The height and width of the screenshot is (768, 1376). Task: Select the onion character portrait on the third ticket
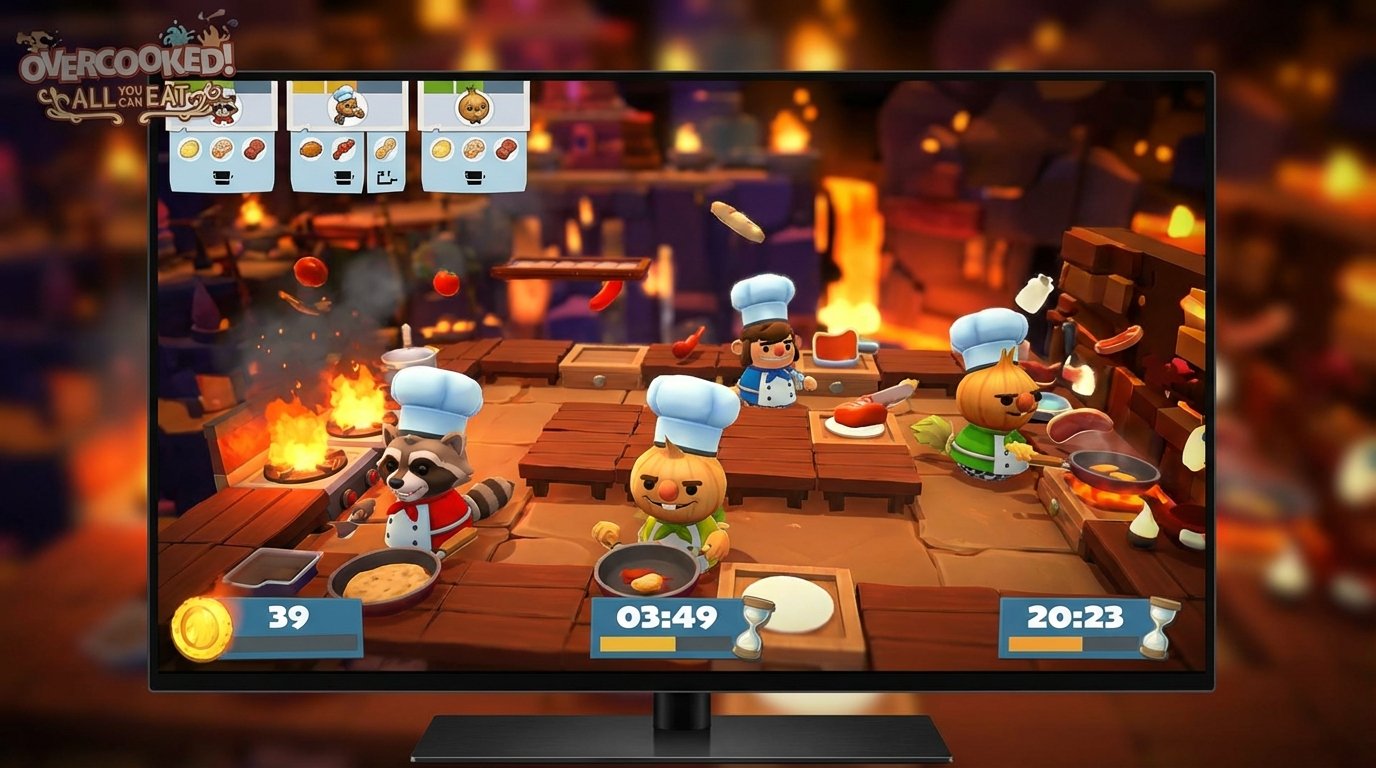[472, 108]
